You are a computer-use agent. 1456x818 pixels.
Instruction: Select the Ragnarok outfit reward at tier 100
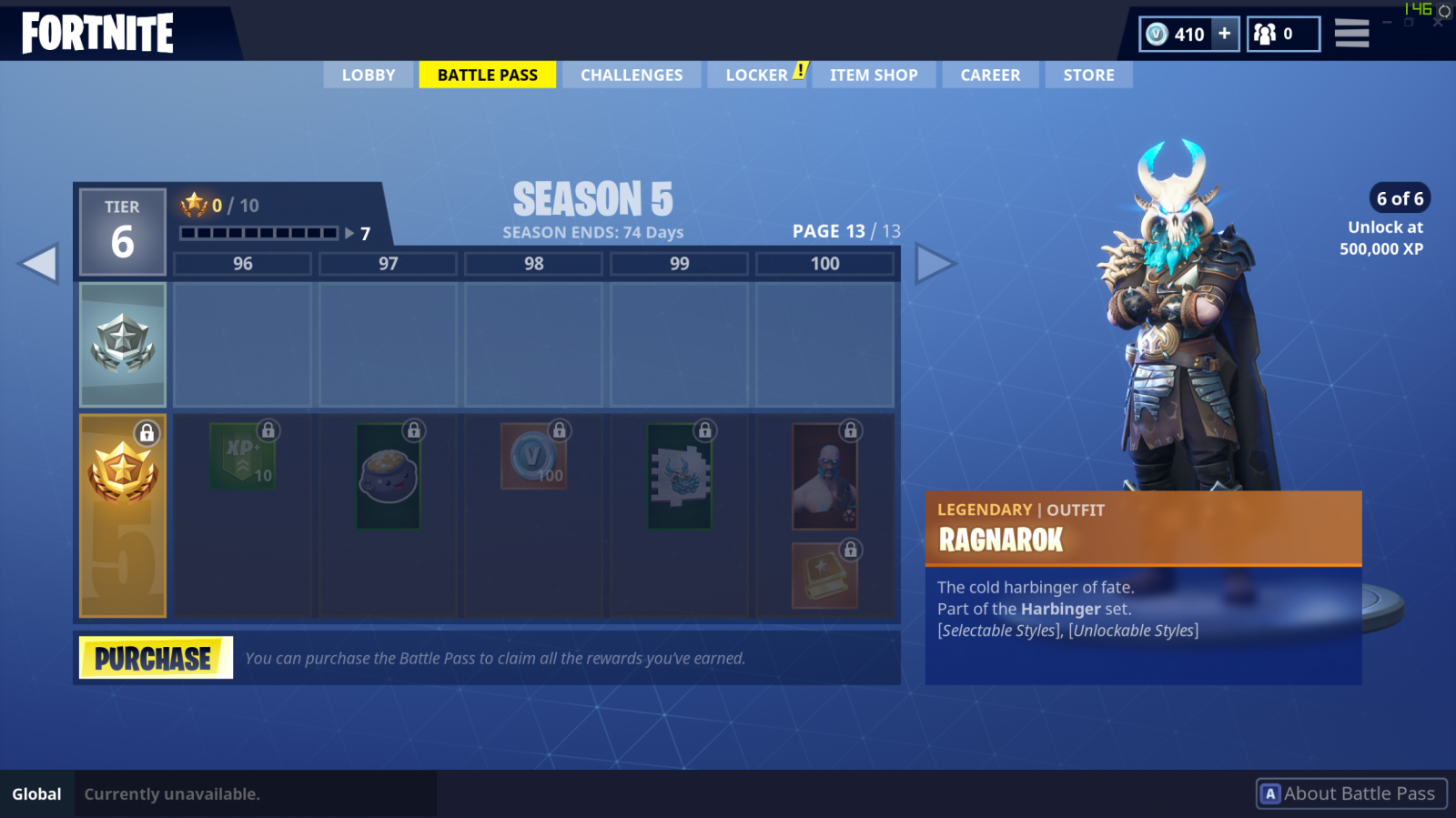(824, 478)
